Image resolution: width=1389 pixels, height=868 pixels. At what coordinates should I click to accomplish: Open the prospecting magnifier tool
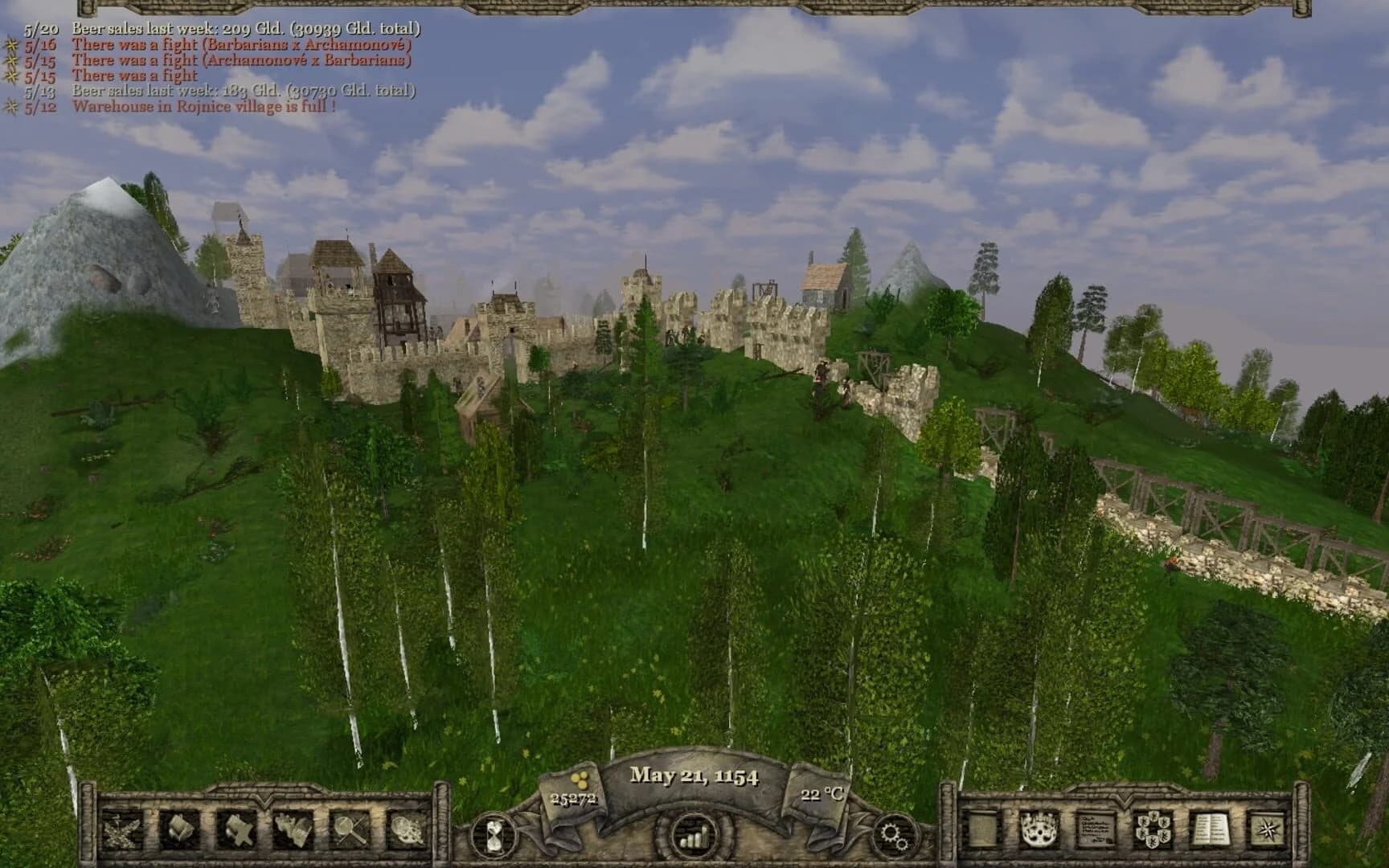347,830
